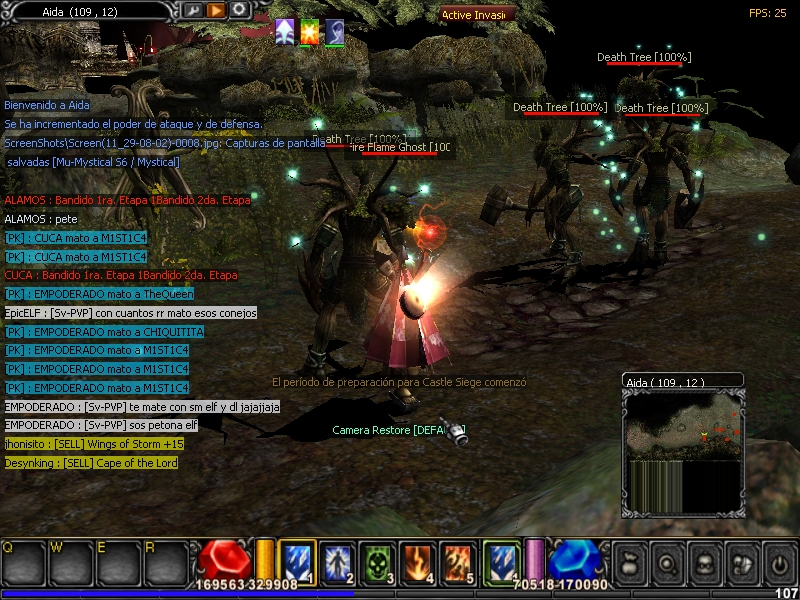Open the character helmet icon

point(704,561)
